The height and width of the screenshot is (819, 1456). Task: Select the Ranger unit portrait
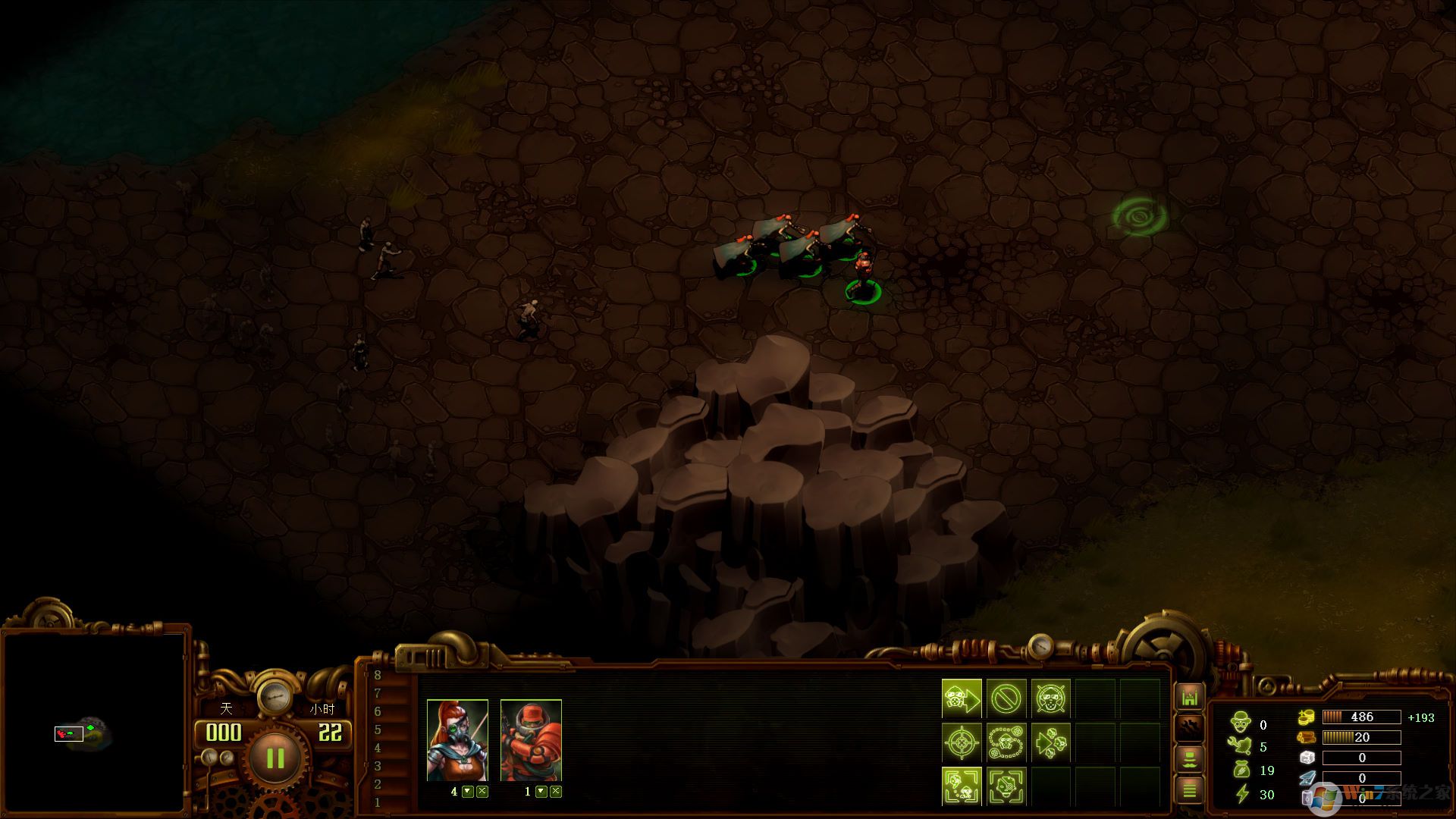[457, 740]
